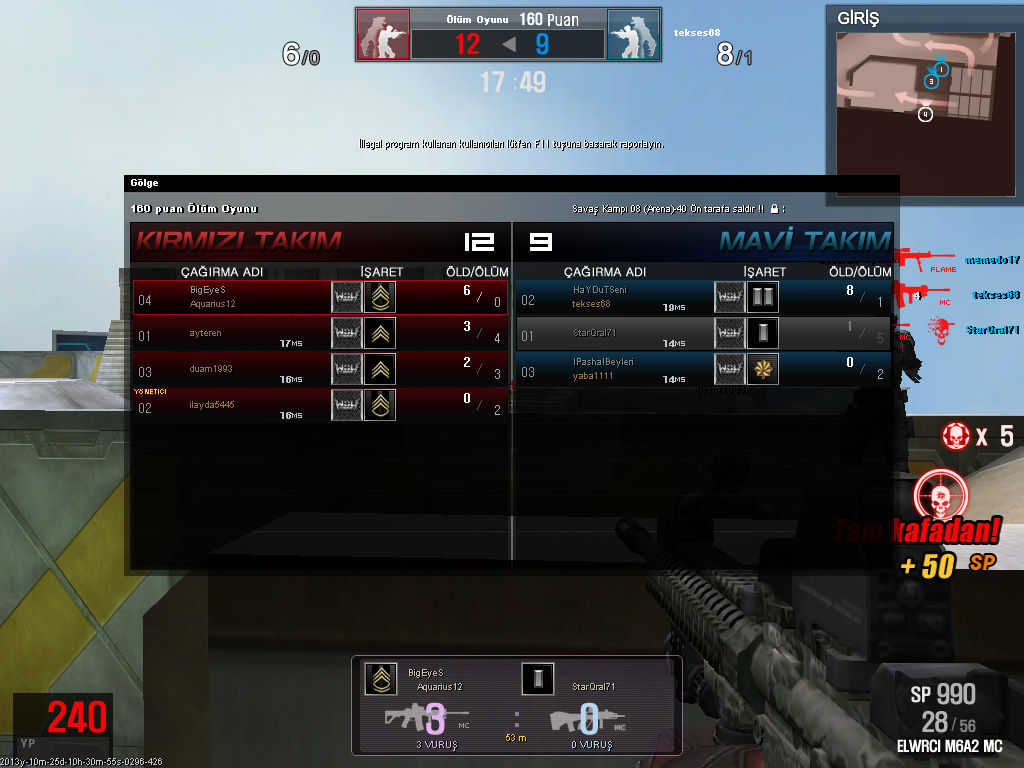Click the MAVİ TAKIM header
This screenshot has height=768, width=1024.
[804, 241]
